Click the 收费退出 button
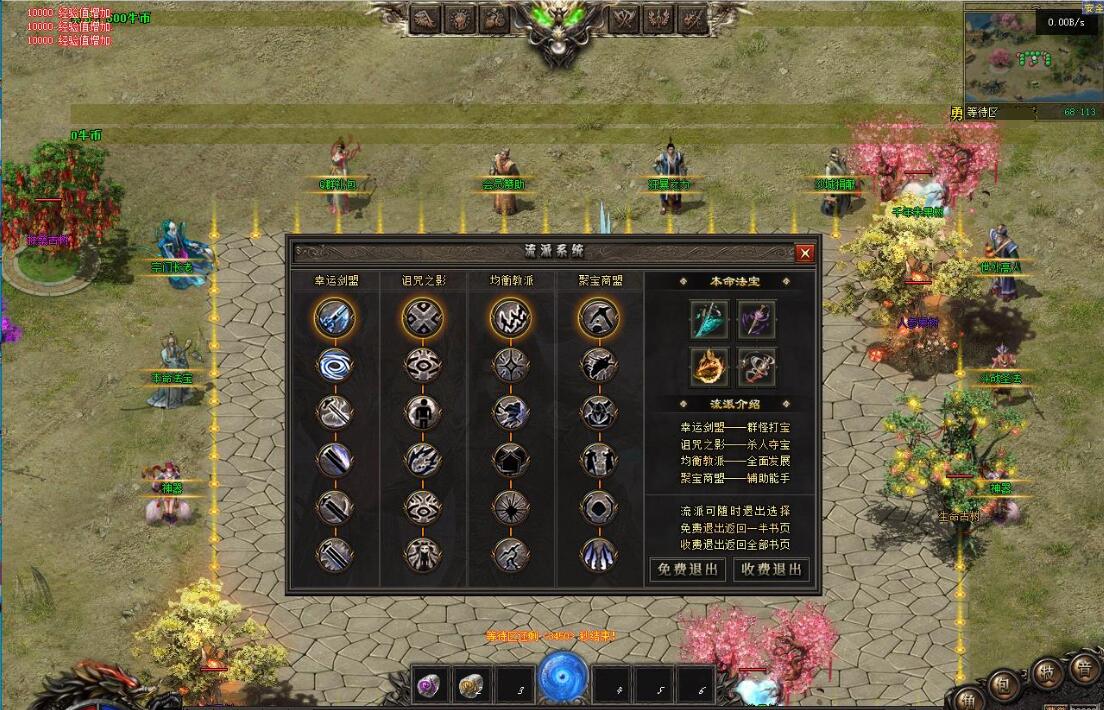Image resolution: width=1104 pixels, height=710 pixels. pyautogui.click(x=771, y=570)
